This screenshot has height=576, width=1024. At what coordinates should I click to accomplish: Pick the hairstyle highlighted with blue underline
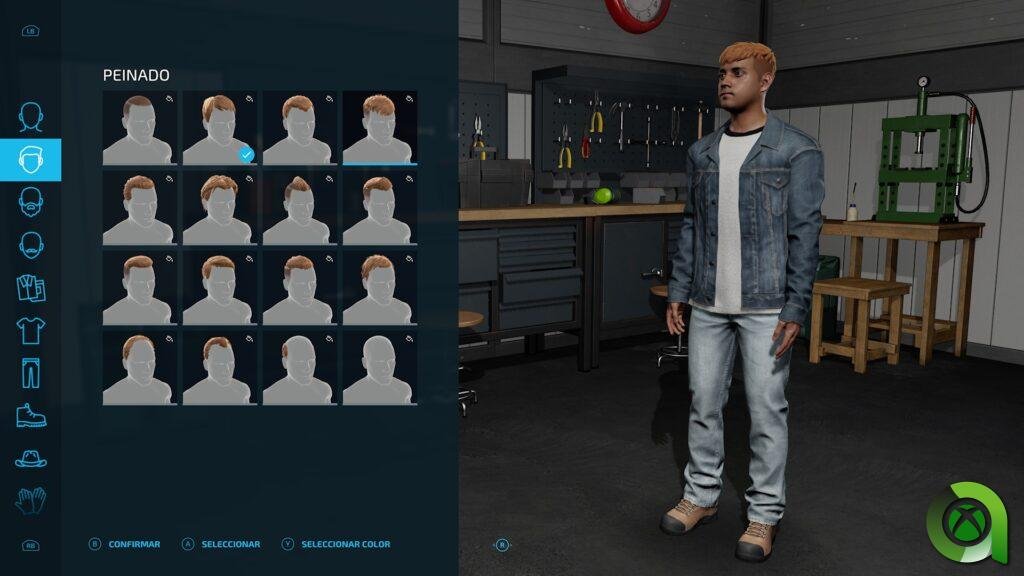(379, 128)
